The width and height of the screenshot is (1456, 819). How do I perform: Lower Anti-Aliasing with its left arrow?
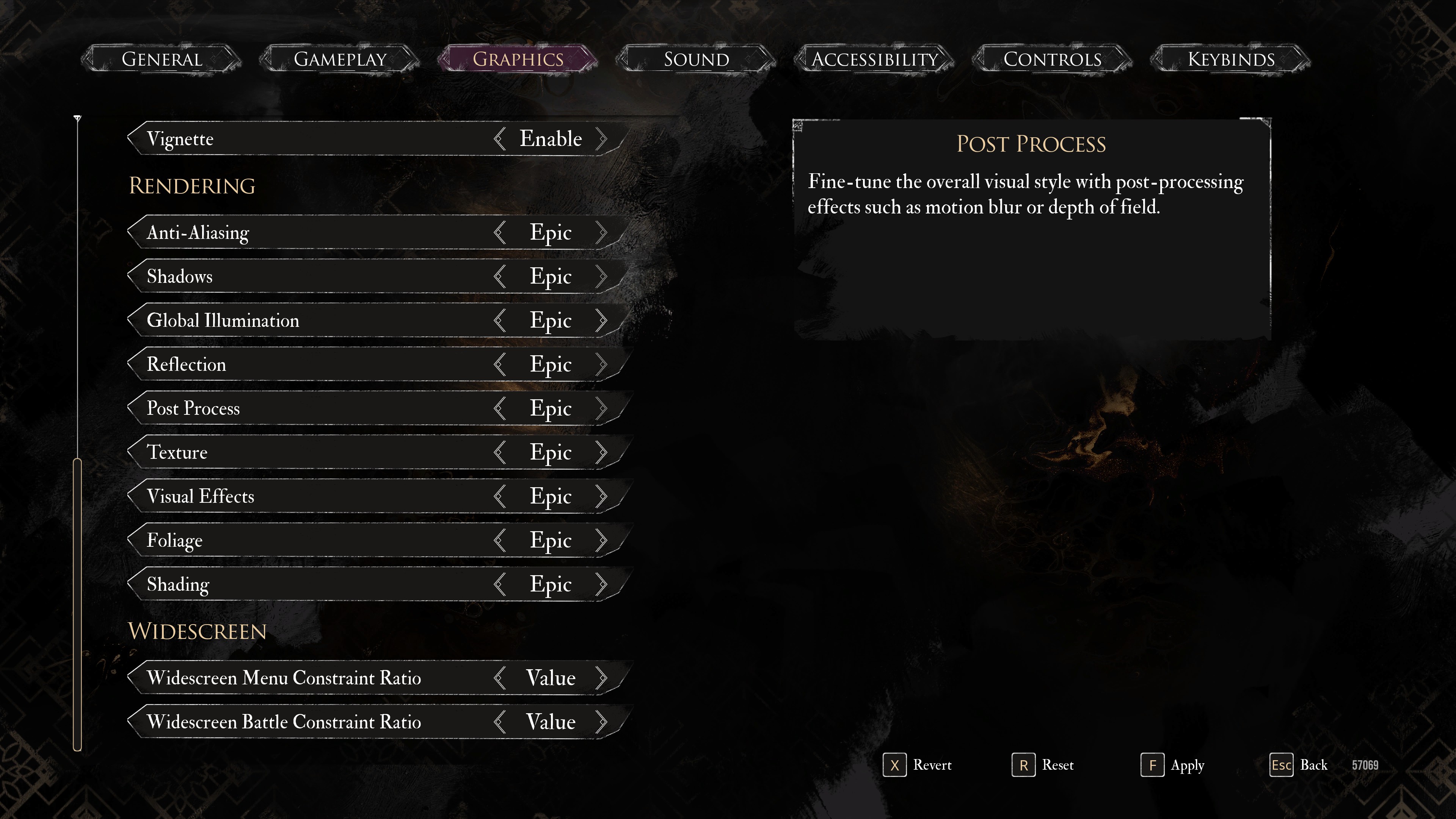point(500,232)
